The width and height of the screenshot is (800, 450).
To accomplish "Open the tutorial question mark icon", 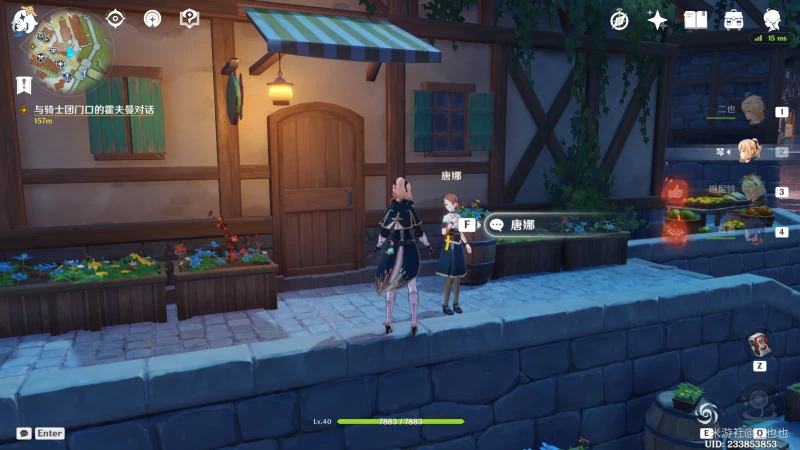I will (189, 18).
